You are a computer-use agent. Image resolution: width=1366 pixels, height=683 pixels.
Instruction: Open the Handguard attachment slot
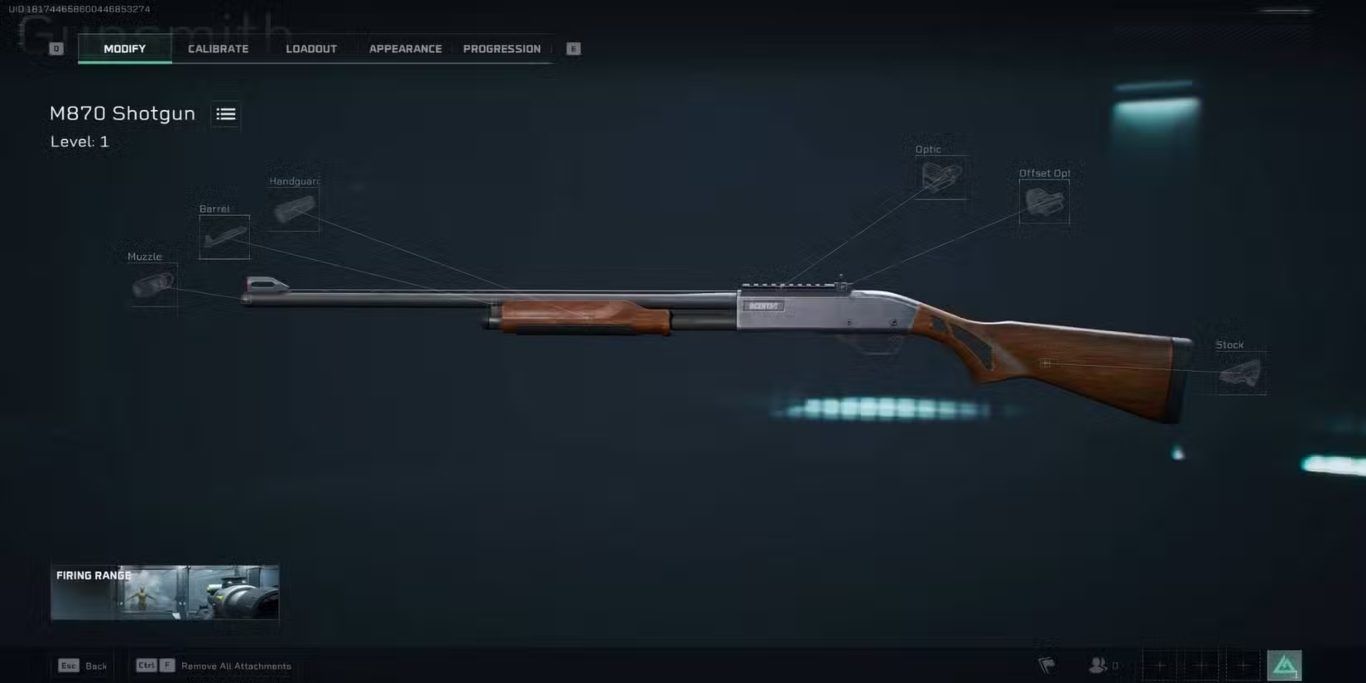point(294,210)
